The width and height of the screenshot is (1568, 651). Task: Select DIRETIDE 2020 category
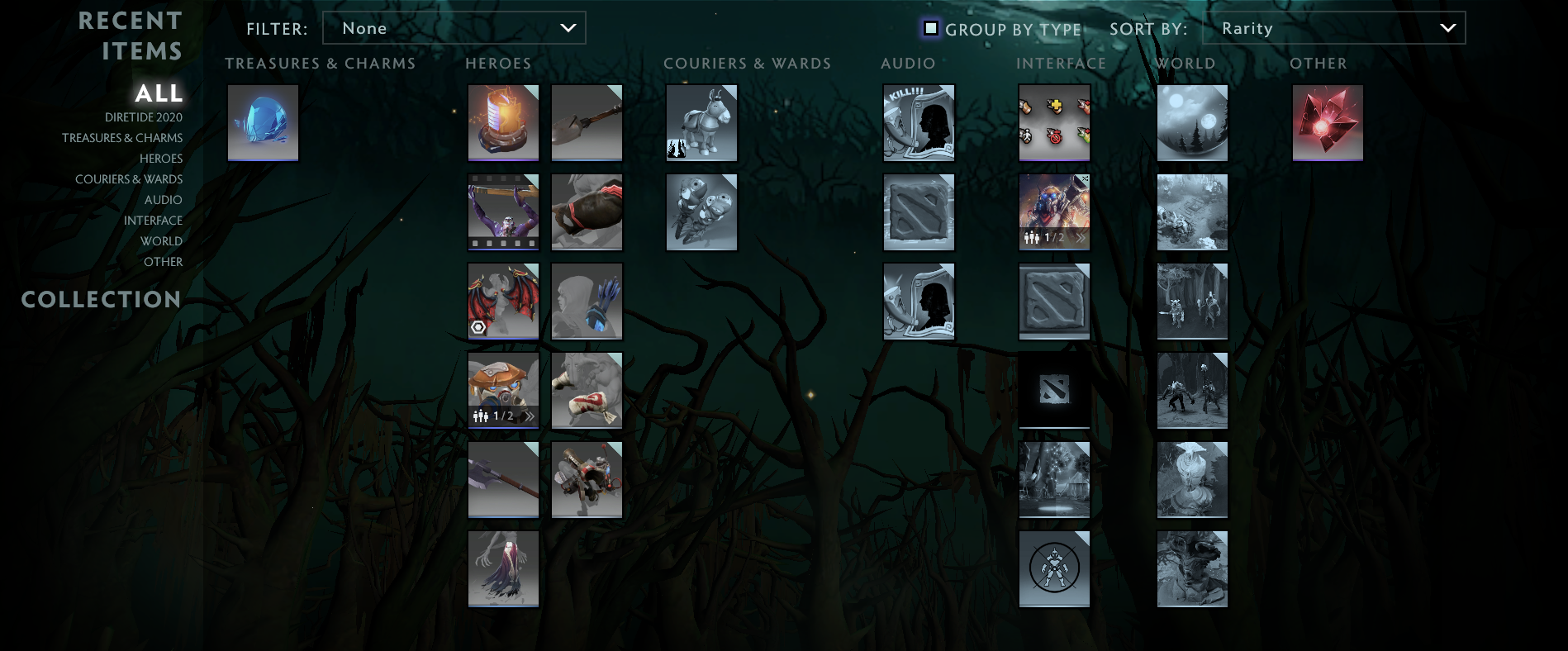point(144,116)
